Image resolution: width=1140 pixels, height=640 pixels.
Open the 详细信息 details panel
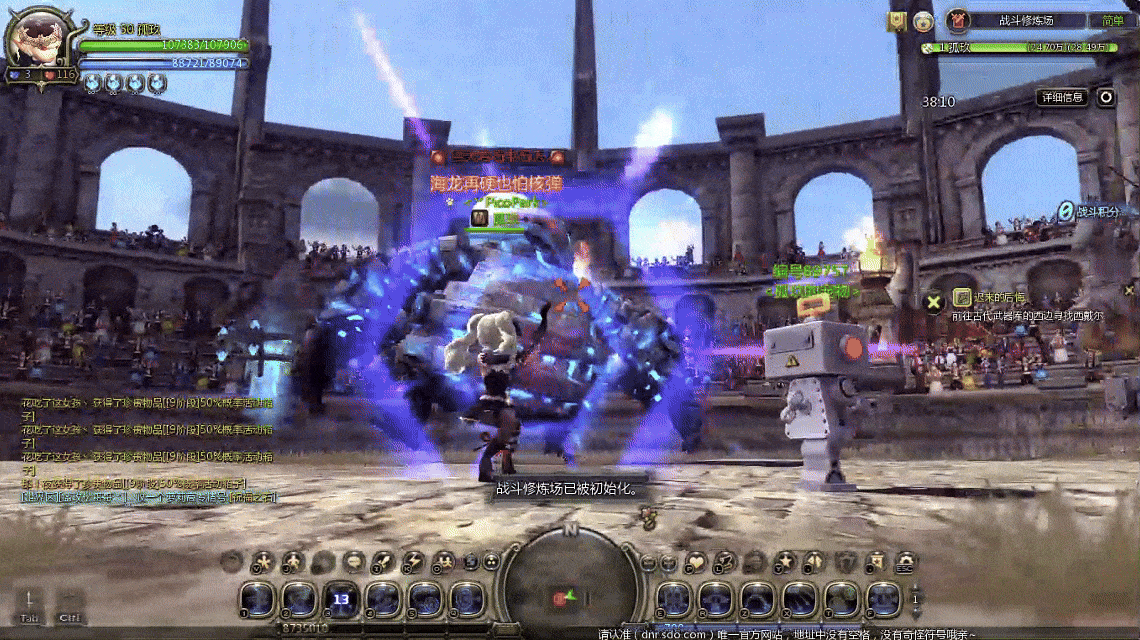pos(1062,97)
